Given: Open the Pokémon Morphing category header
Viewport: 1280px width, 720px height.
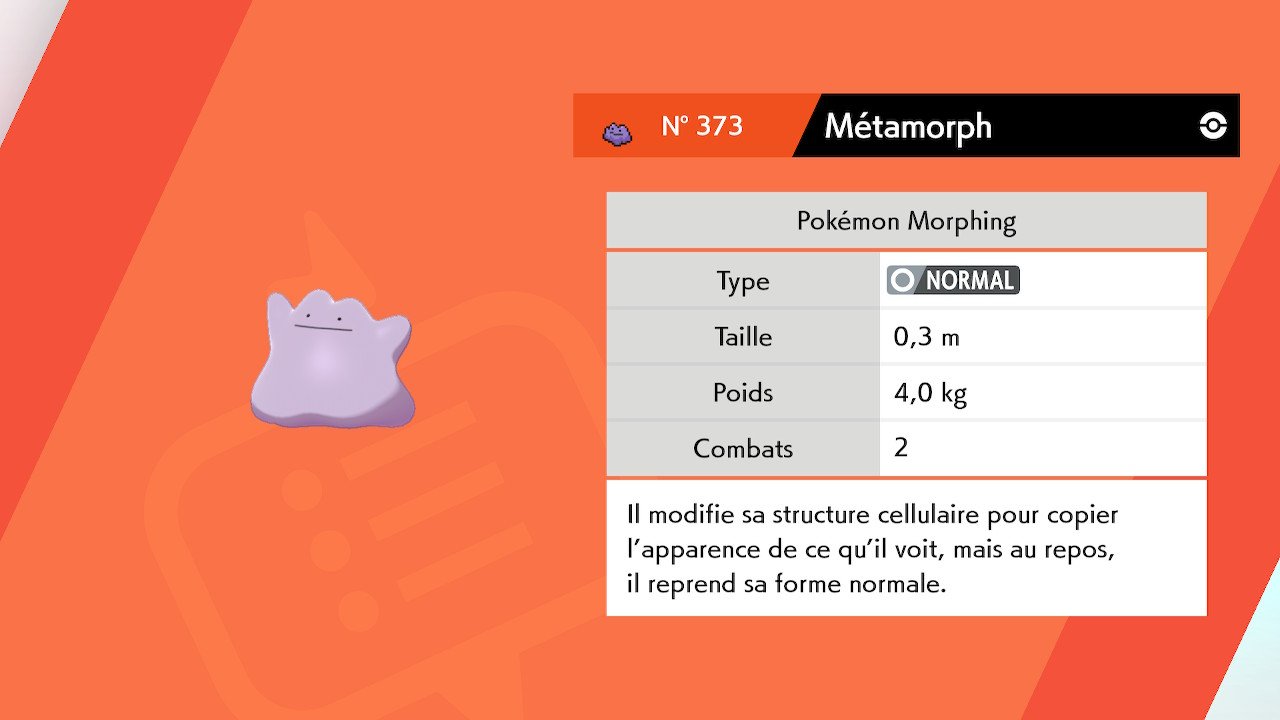Looking at the screenshot, I should 905,220.
